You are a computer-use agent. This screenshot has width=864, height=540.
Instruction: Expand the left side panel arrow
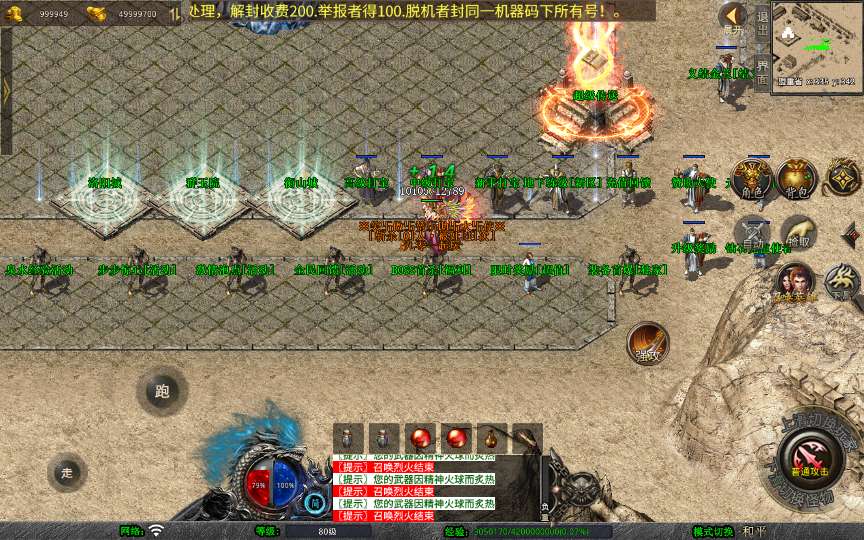(6, 90)
